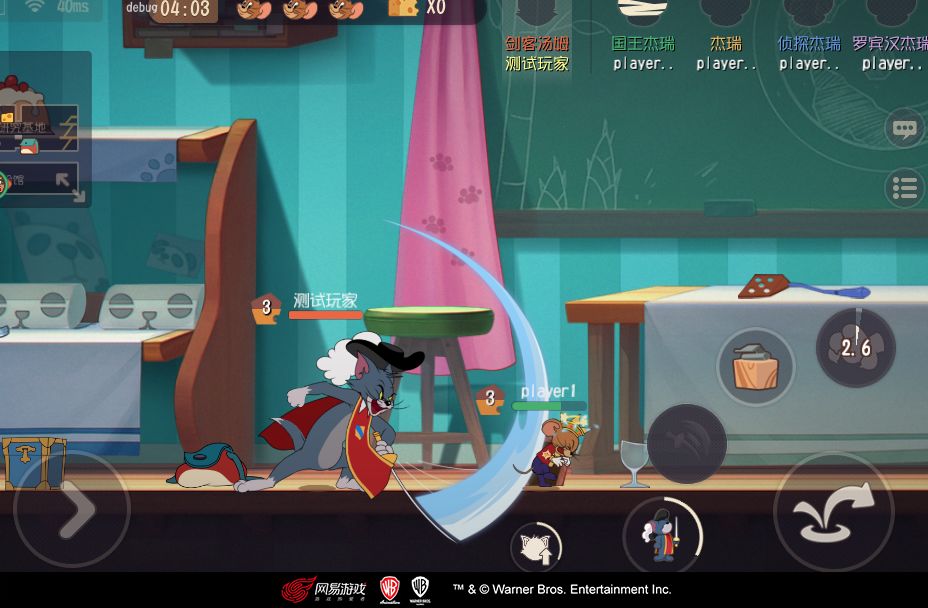This screenshot has width=928, height=608.
Task: Tap the jump arrow button
Action: pos(833,512)
